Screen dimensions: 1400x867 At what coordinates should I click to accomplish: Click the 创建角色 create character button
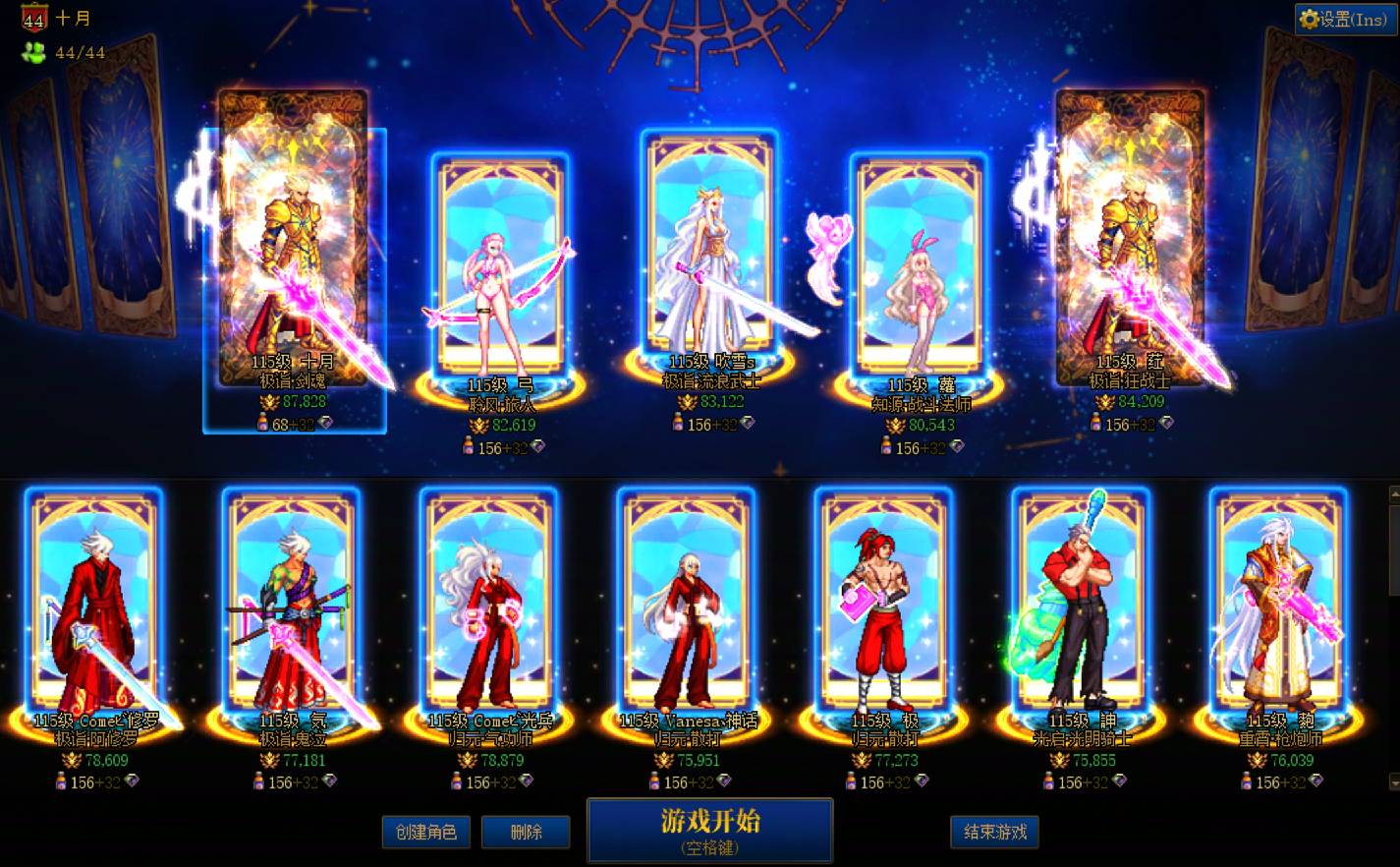[426, 831]
